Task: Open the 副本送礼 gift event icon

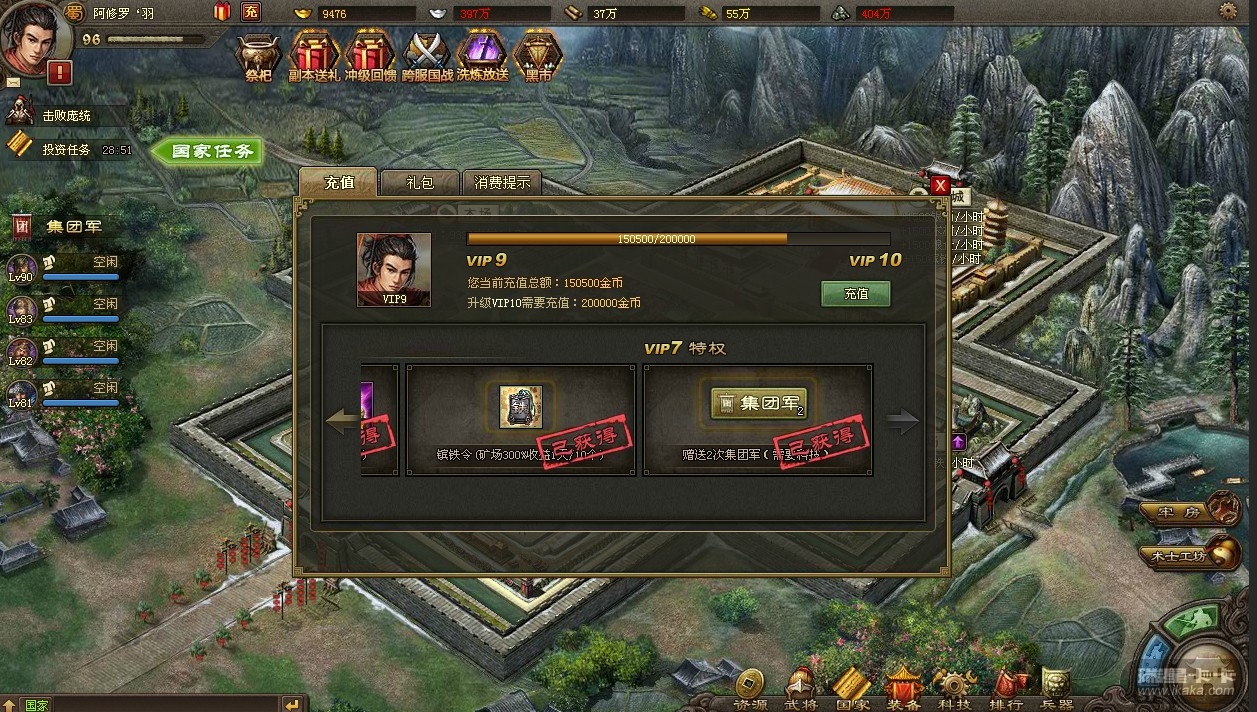Action: 314,56
